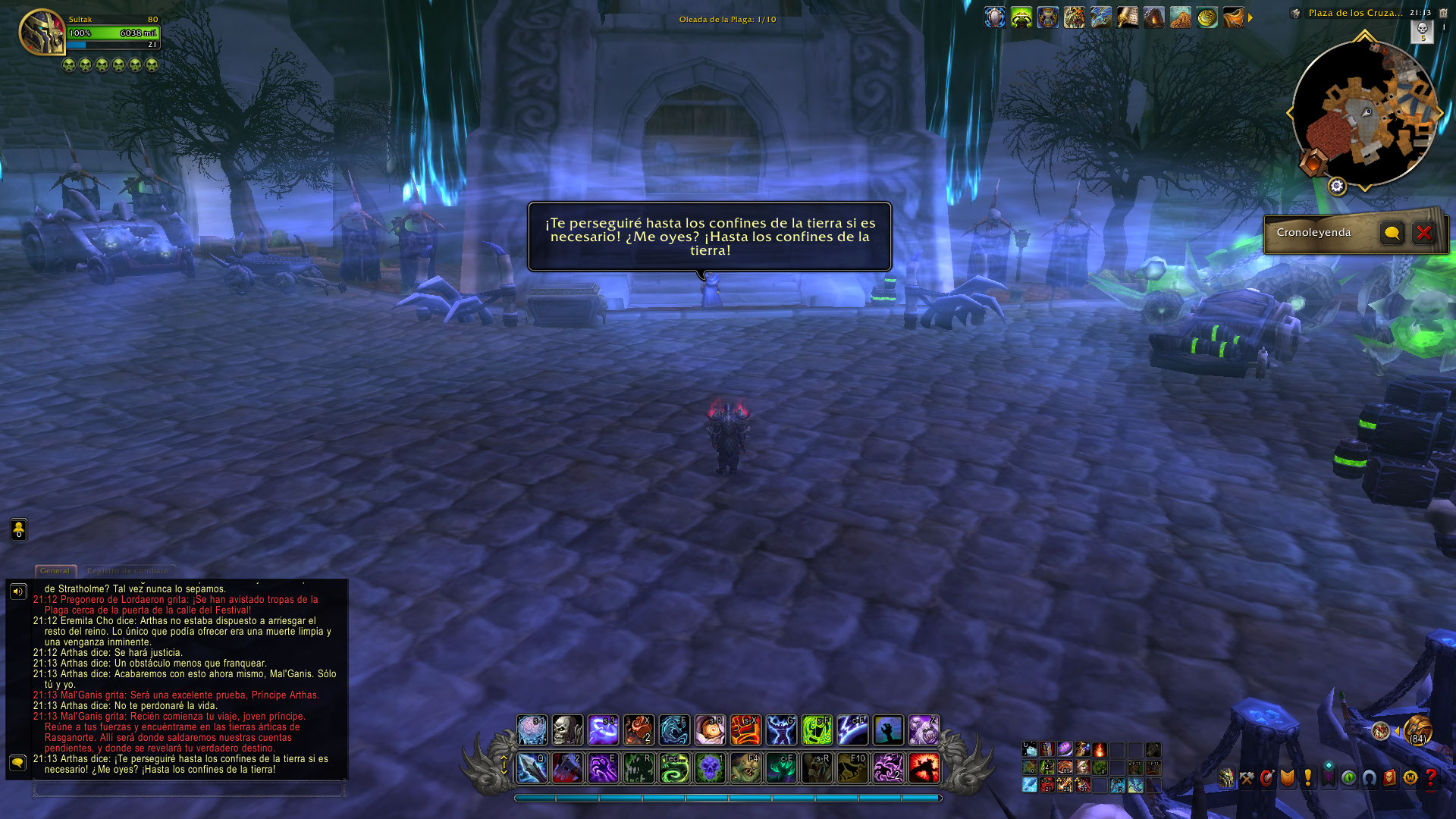Open the quest log exclamation mark icon
Viewport: 1456px width, 819px height.
tap(1307, 778)
